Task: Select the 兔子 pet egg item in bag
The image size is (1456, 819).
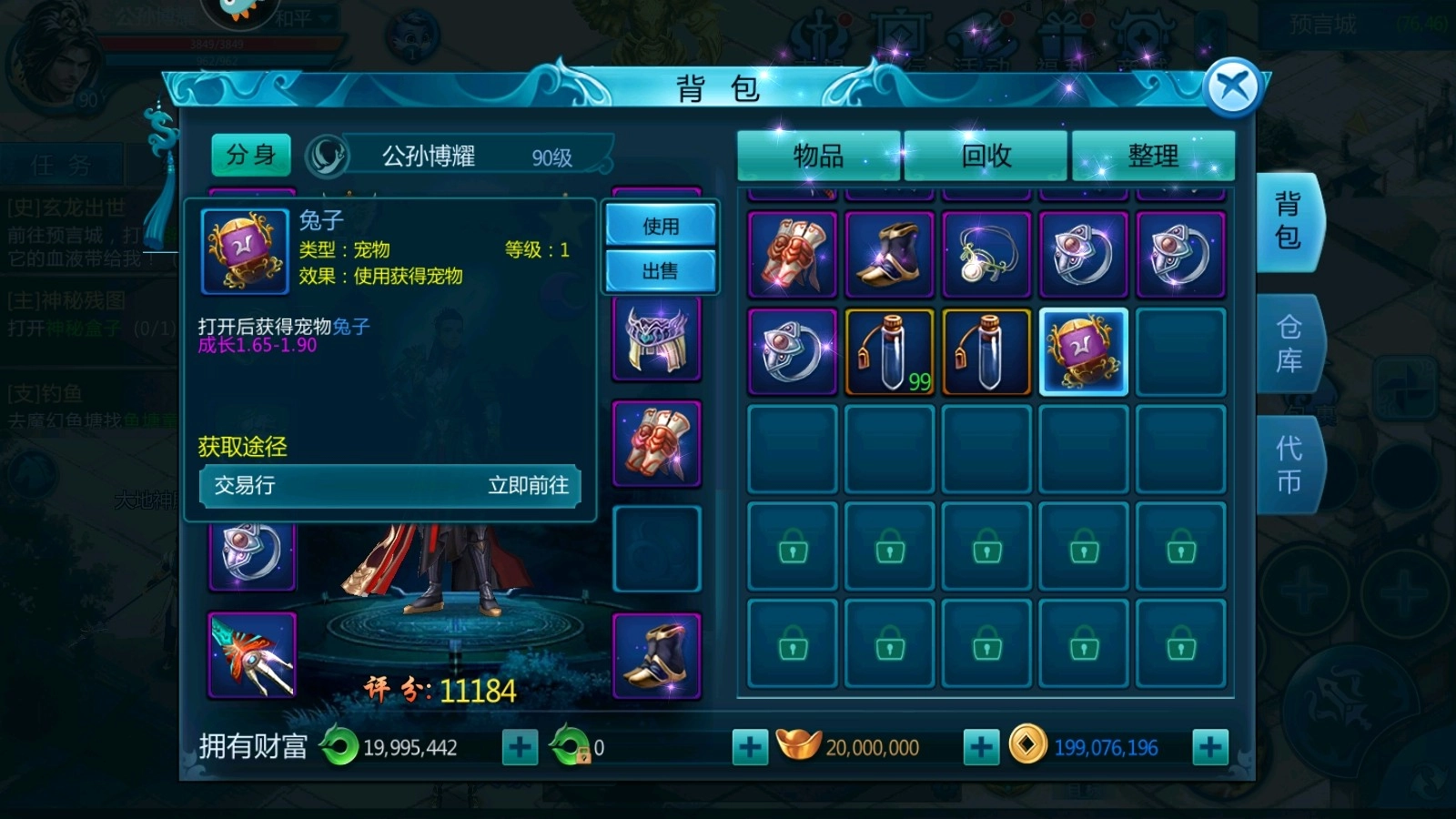Action: click(x=1083, y=350)
